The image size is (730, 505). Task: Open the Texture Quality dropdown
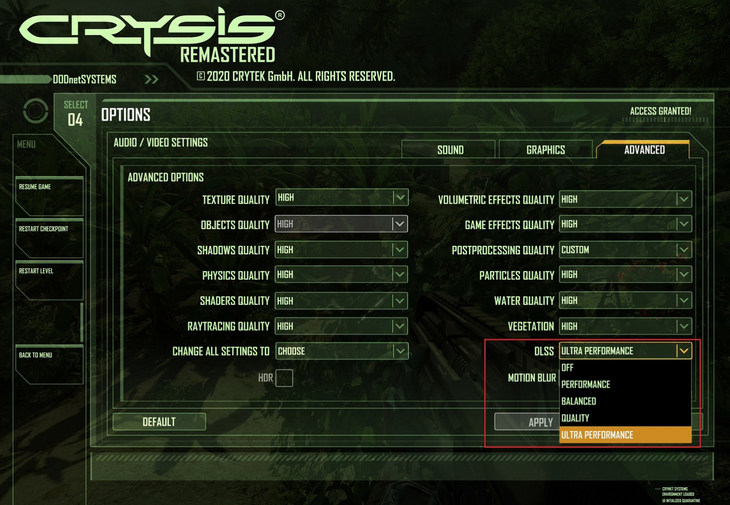tap(341, 199)
